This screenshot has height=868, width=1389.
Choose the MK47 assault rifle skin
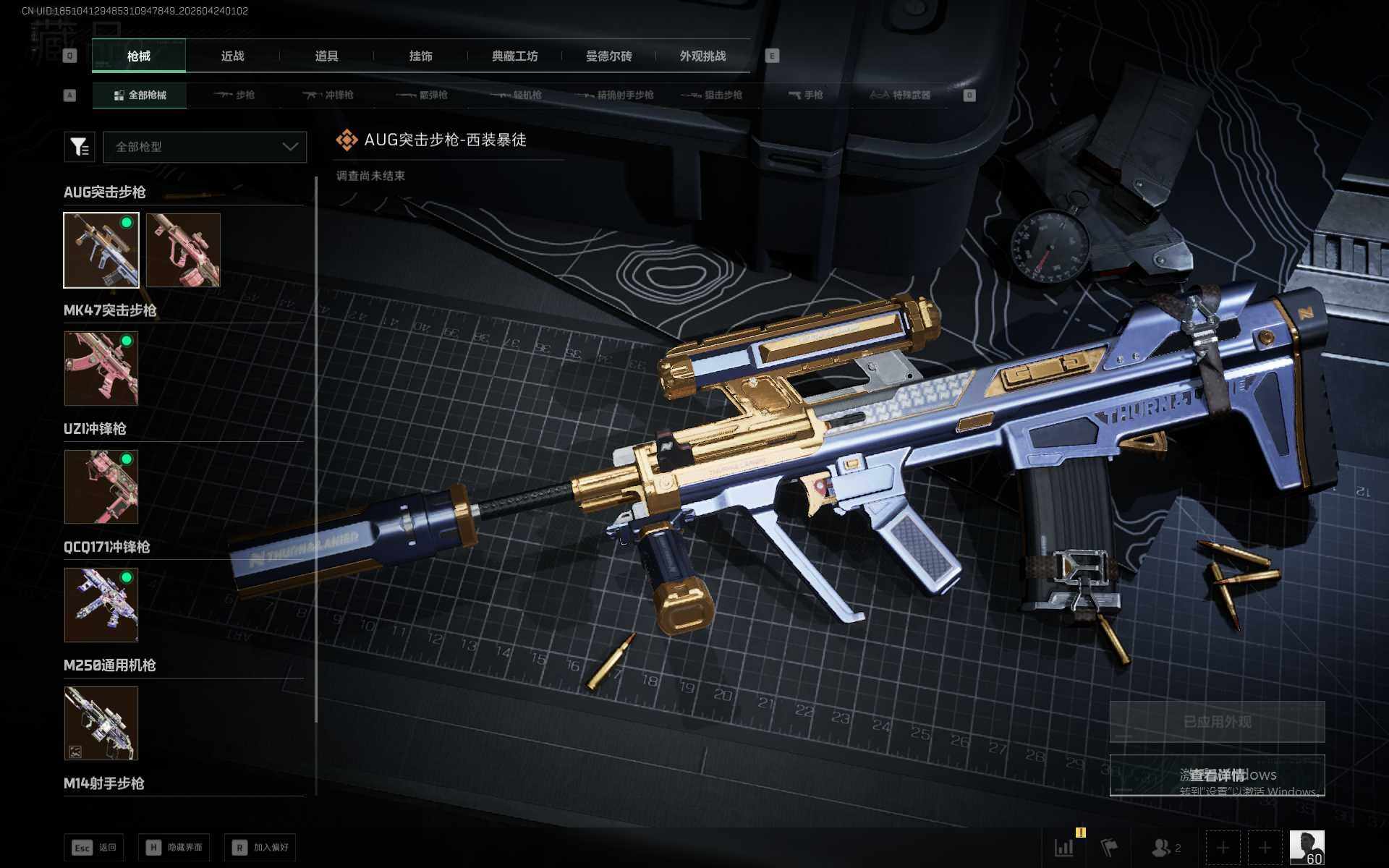pos(101,368)
